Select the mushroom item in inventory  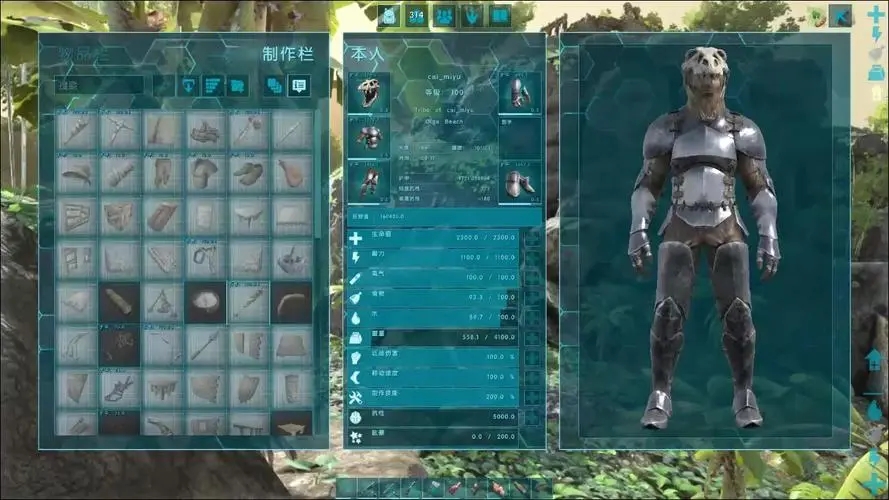click(205, 173)
